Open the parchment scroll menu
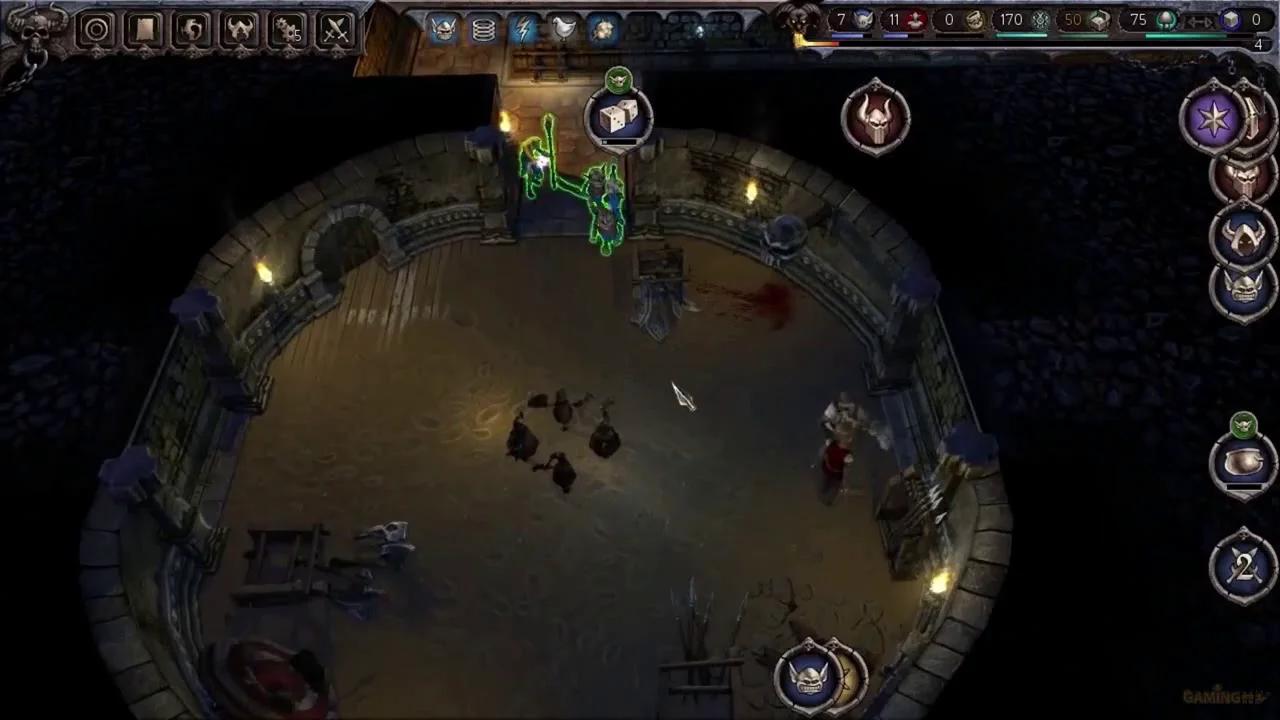1280x720 pixels. (144, 30)
